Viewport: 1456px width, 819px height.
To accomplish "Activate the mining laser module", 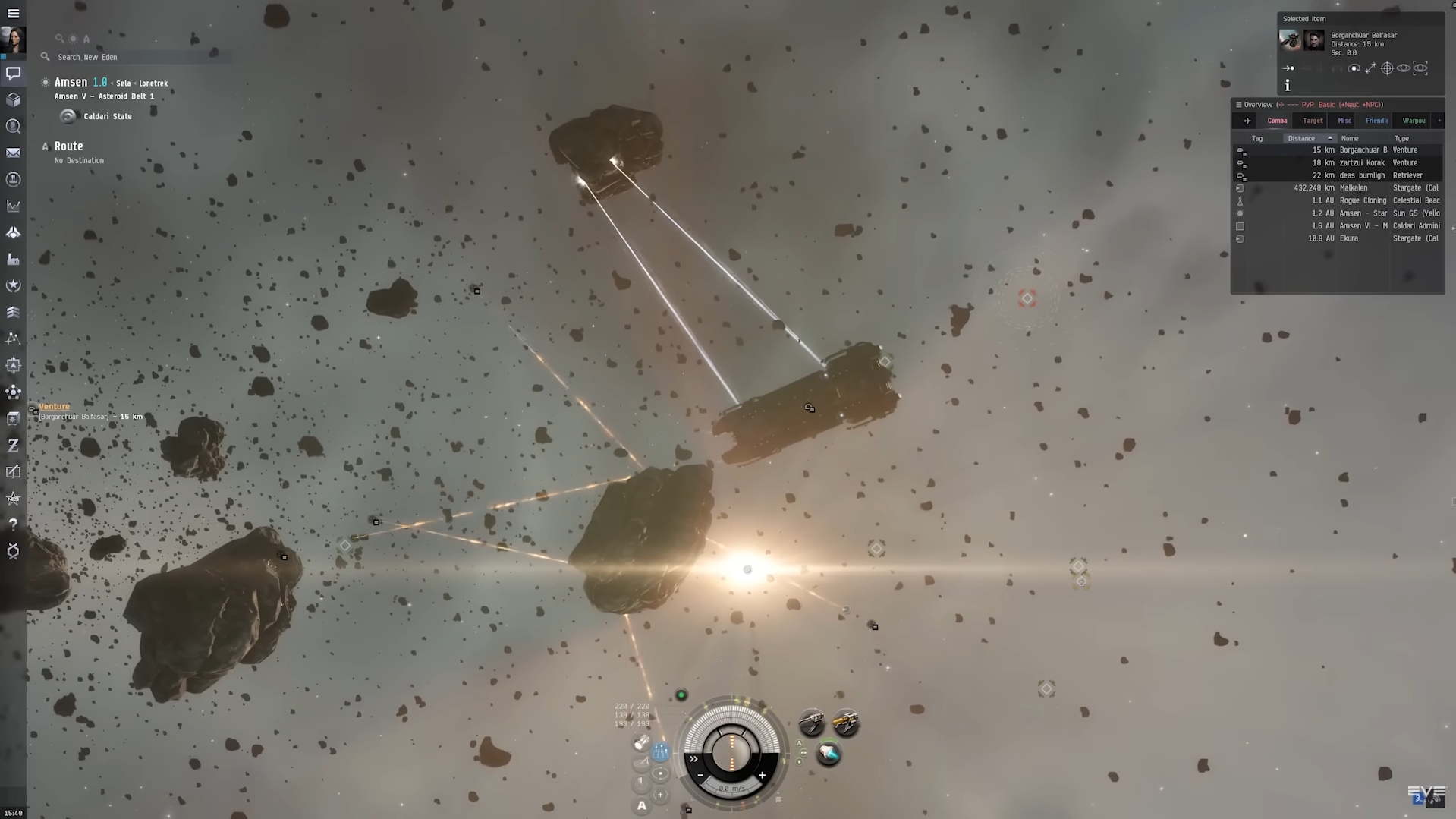I will (845, 720).
